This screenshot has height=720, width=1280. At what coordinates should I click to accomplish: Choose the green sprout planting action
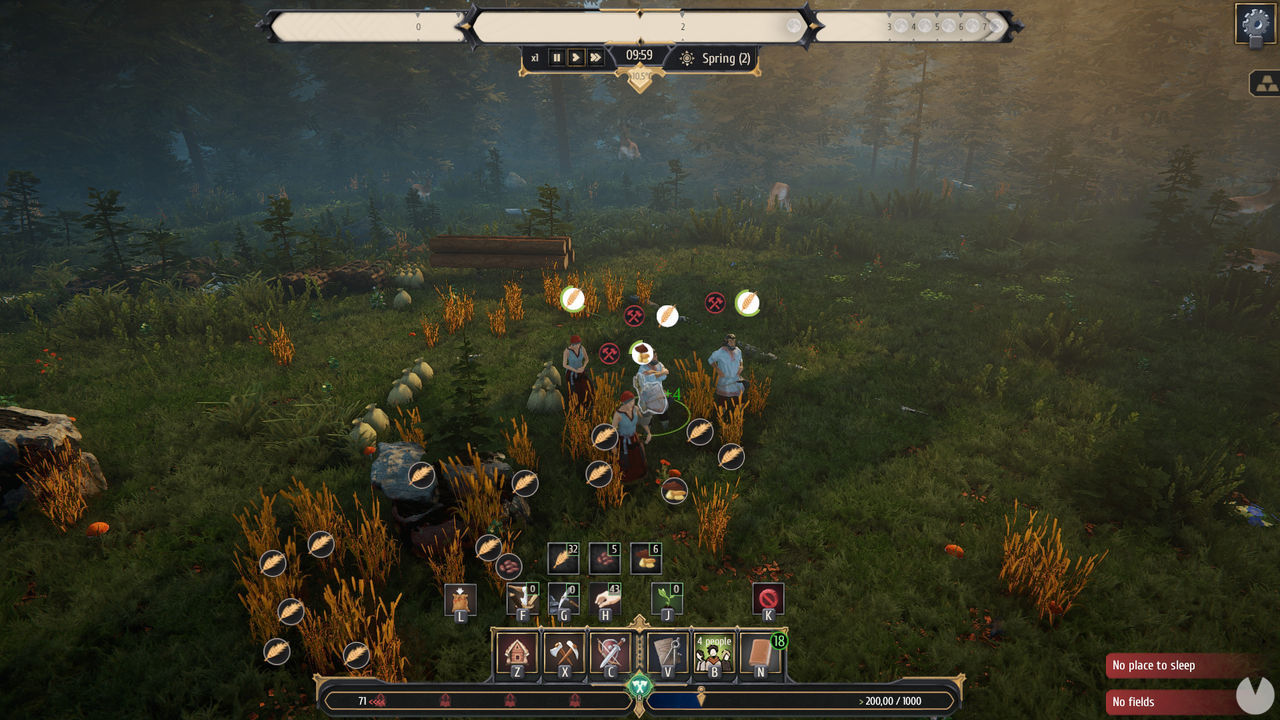coord(667,599)
